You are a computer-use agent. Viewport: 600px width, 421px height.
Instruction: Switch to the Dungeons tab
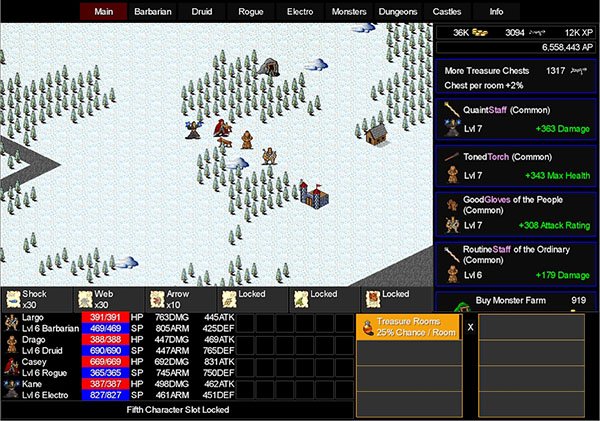pyautogui.click(x=399, y=12)
